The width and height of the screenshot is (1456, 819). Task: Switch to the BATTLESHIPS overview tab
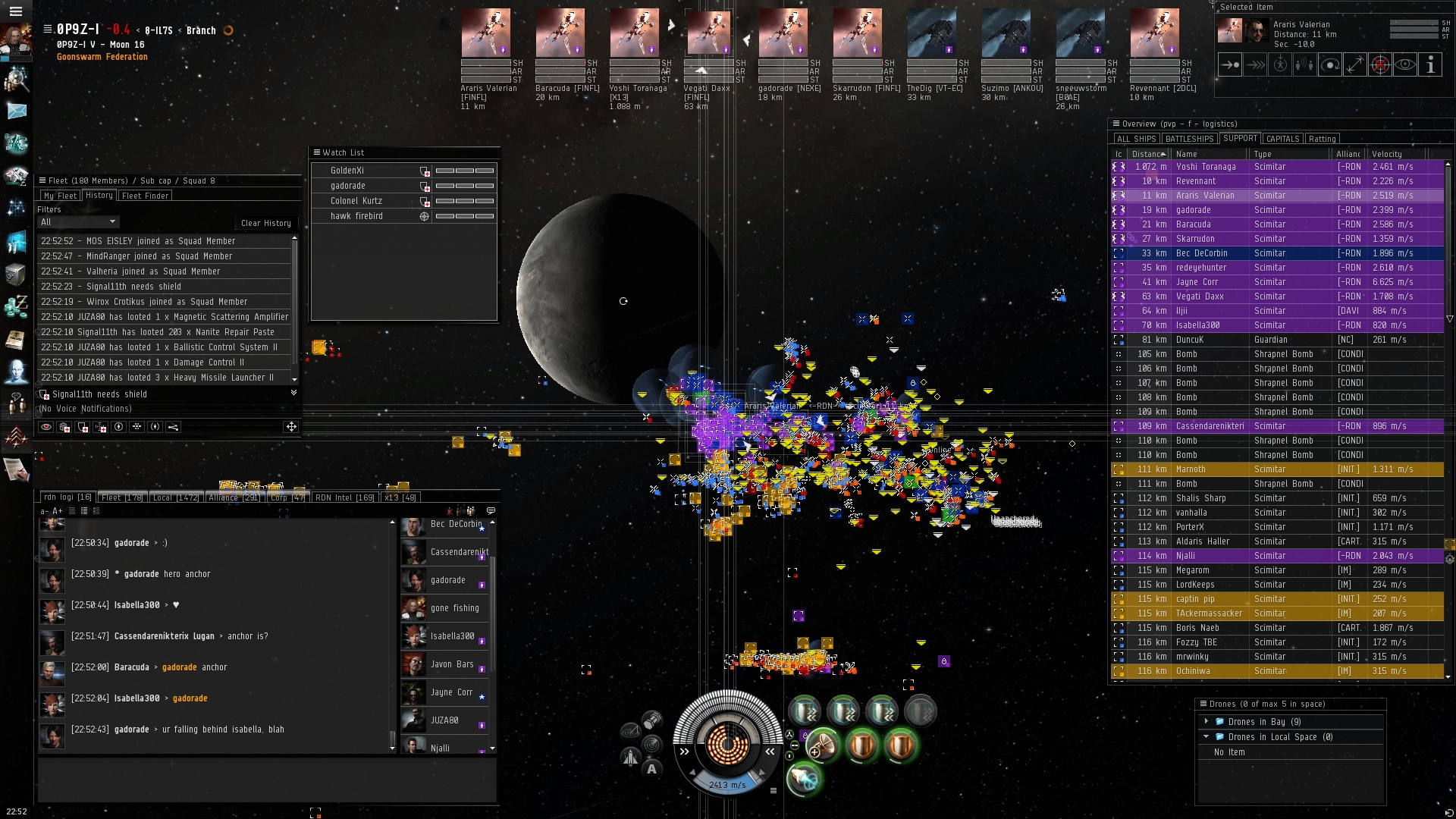point(1189,139)
